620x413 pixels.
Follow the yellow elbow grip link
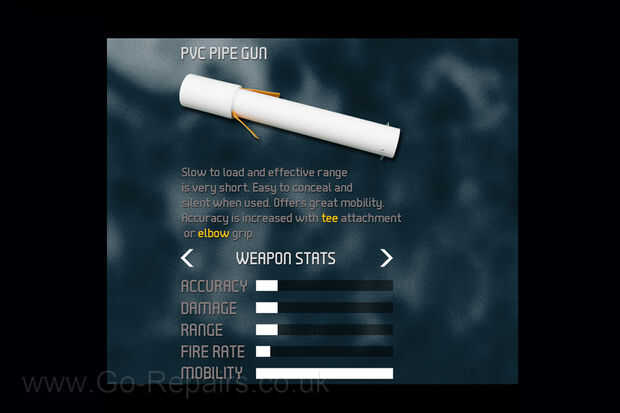(213, 233)
